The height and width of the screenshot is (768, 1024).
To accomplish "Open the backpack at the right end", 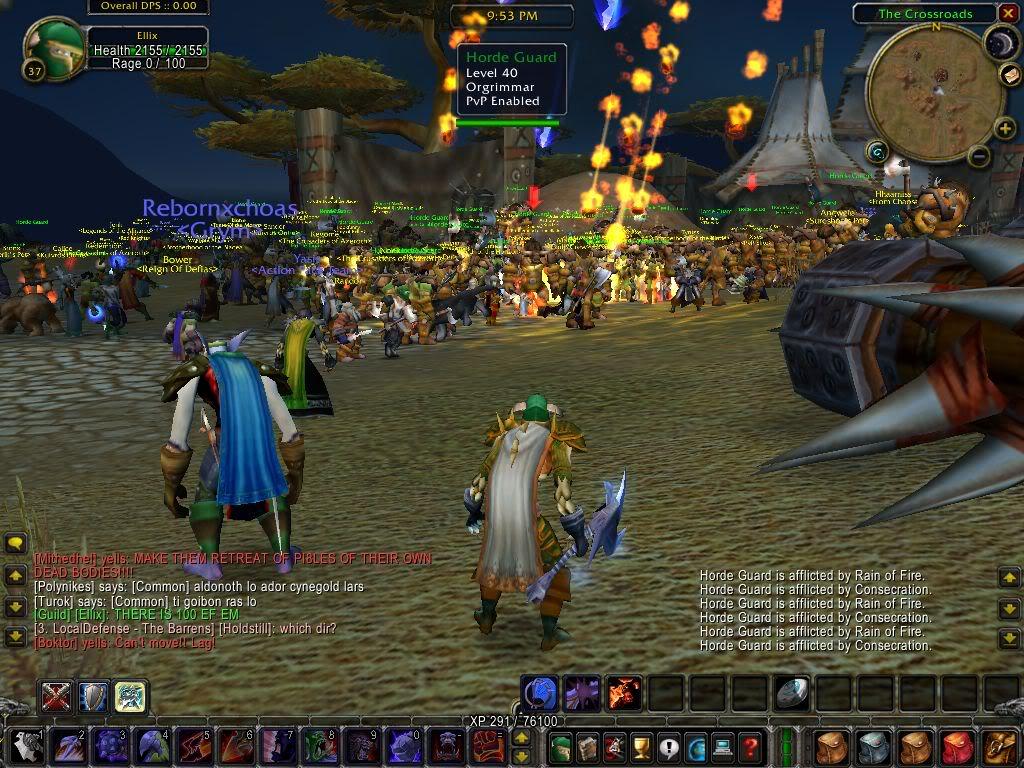I will (x=1000, y=746).
